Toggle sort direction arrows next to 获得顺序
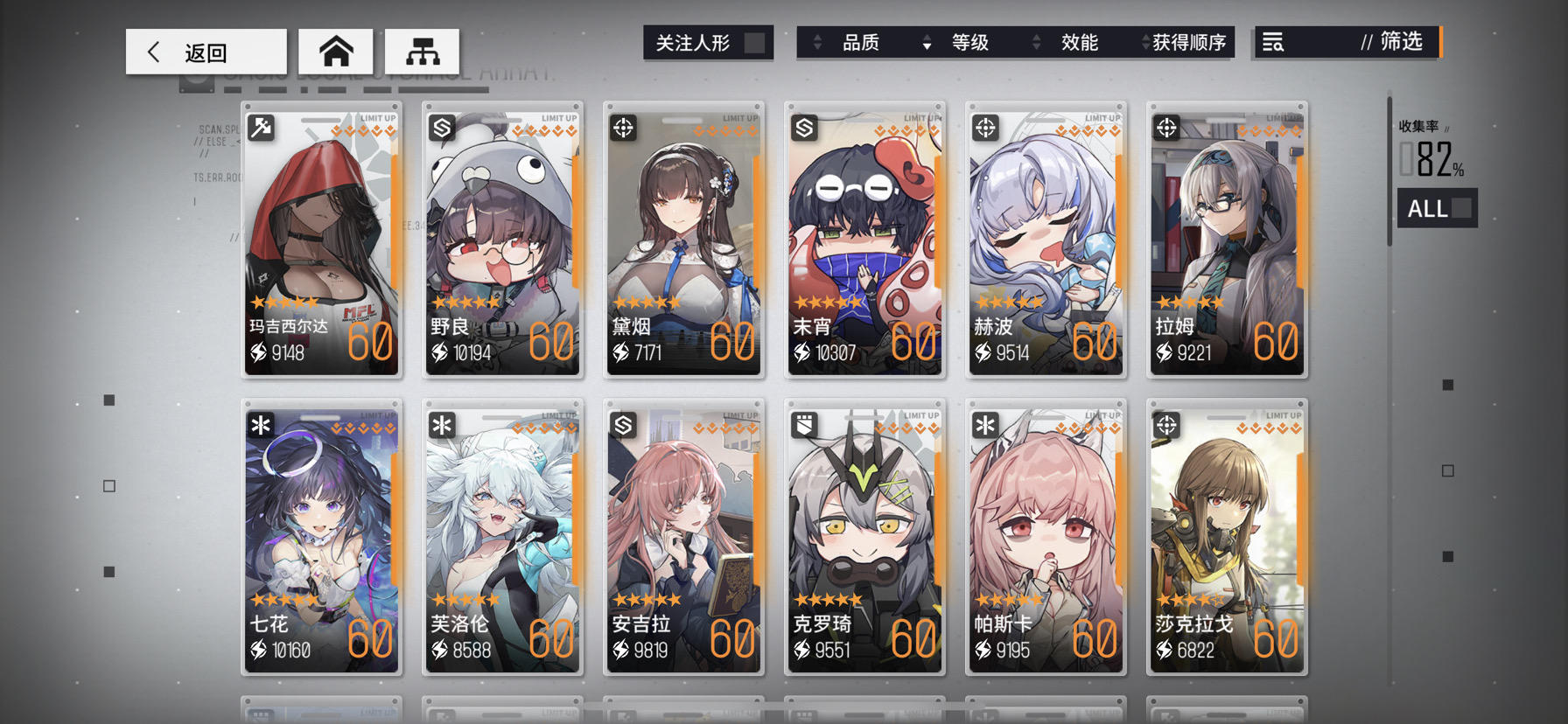Viewport: 1568px width, 724px height. 1147,42
